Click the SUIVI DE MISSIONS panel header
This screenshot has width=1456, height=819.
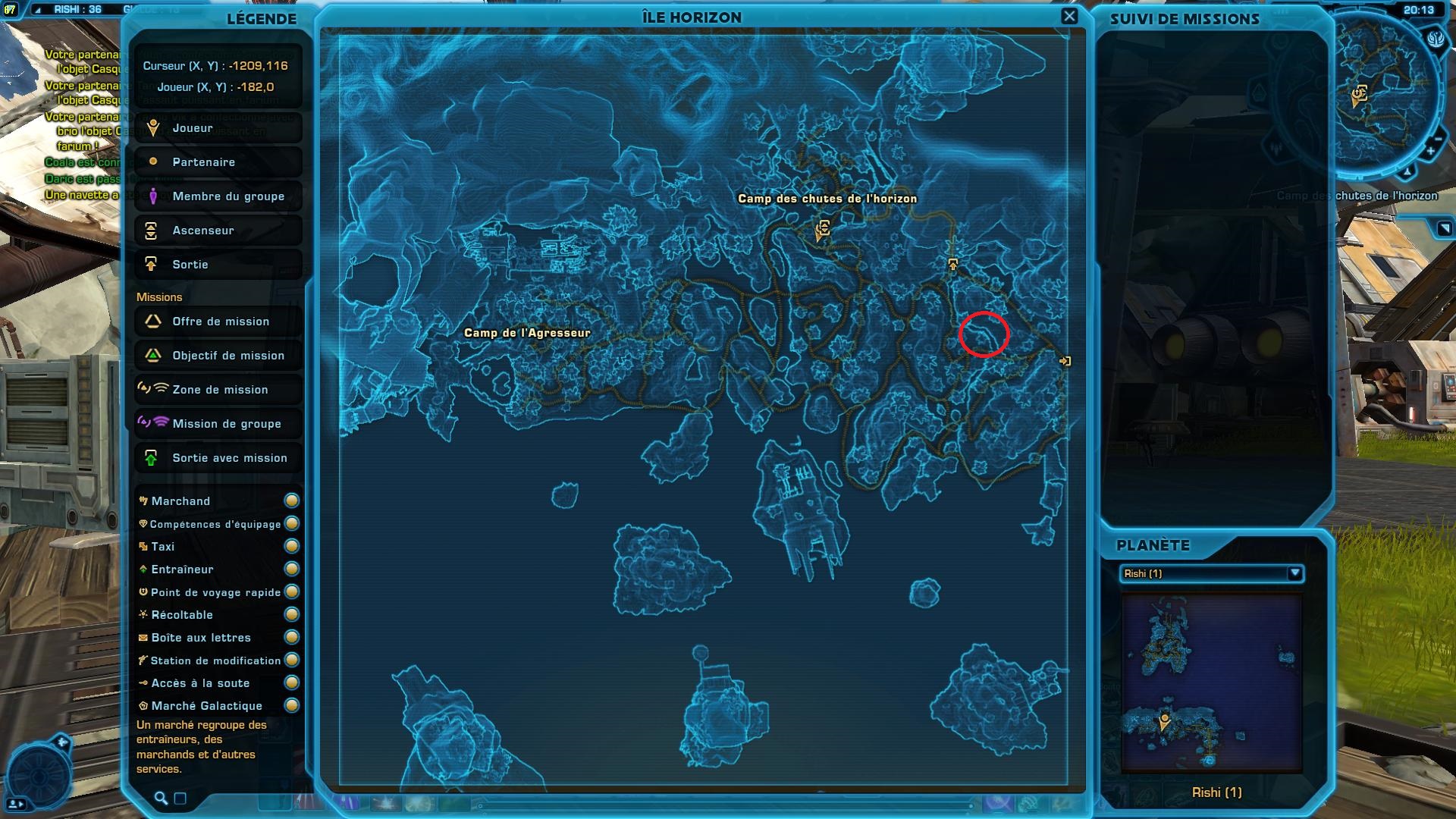1187,20
